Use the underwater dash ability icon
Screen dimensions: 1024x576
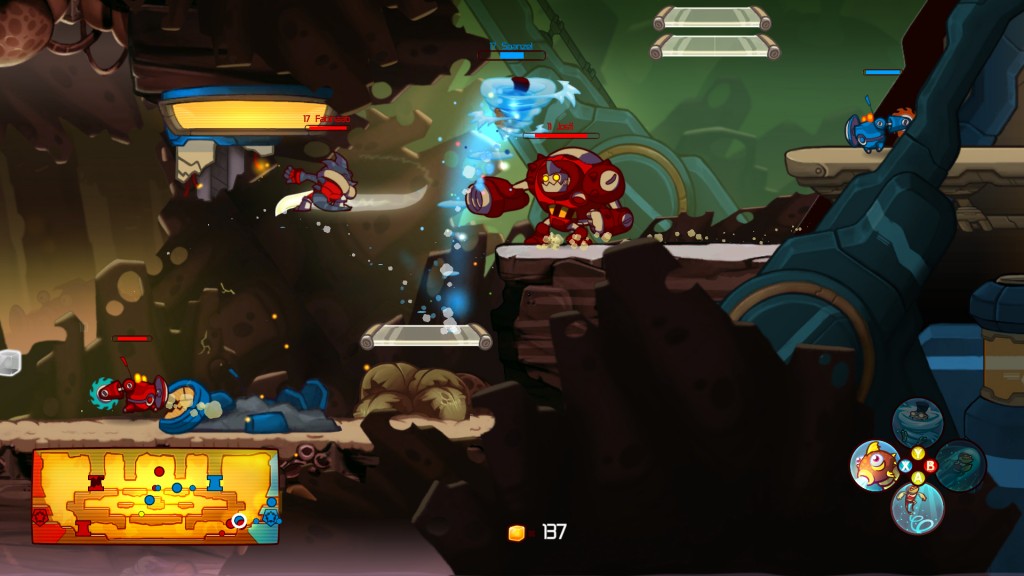(960, 465)
